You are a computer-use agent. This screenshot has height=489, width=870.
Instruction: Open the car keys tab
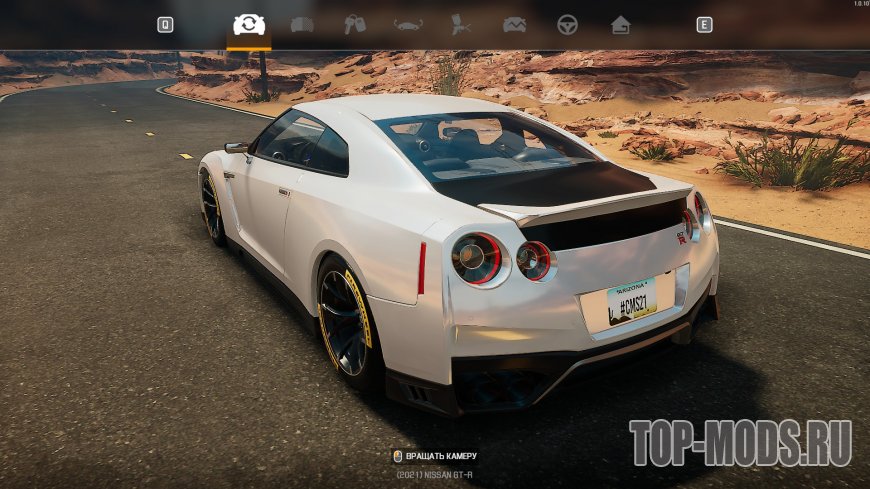tap(355, 25)
